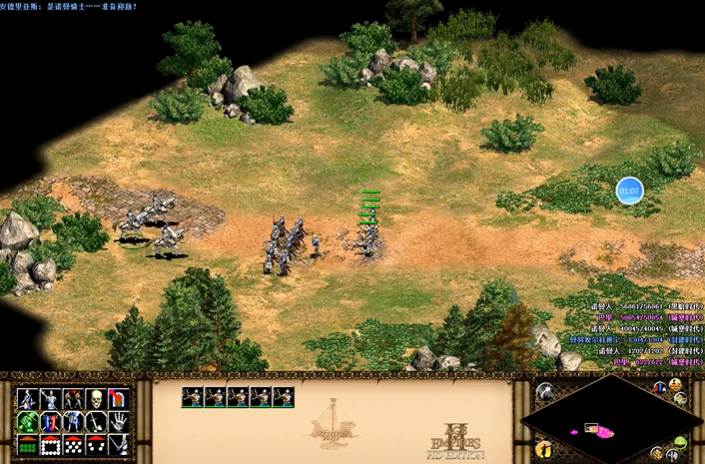The image size is (705, 464).
Task: Choose the staggered formation
Action: pos(73,445)
